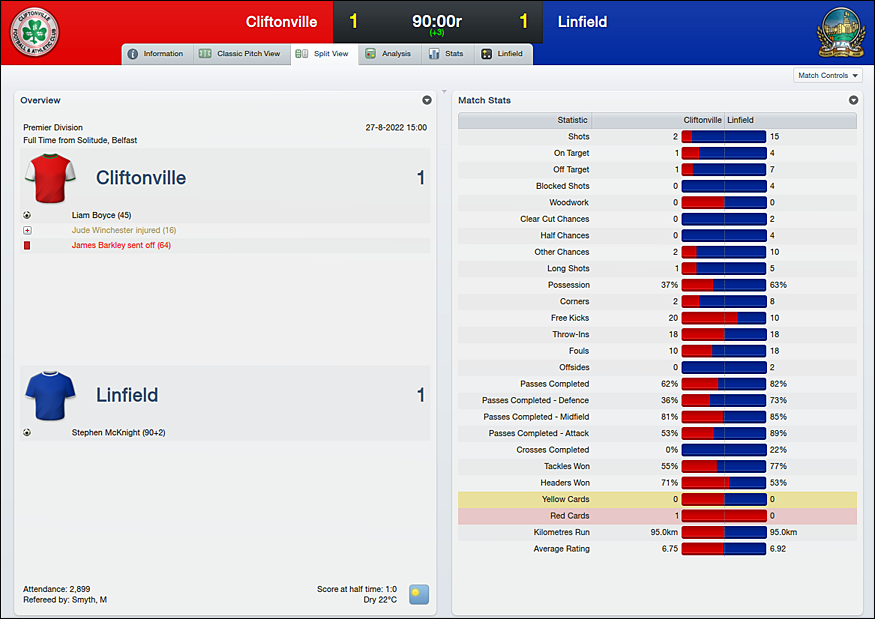This screenshot has height=619, width=875.
Task: Expand the Overview panel arrow menu
Action: tap(427, 100)
